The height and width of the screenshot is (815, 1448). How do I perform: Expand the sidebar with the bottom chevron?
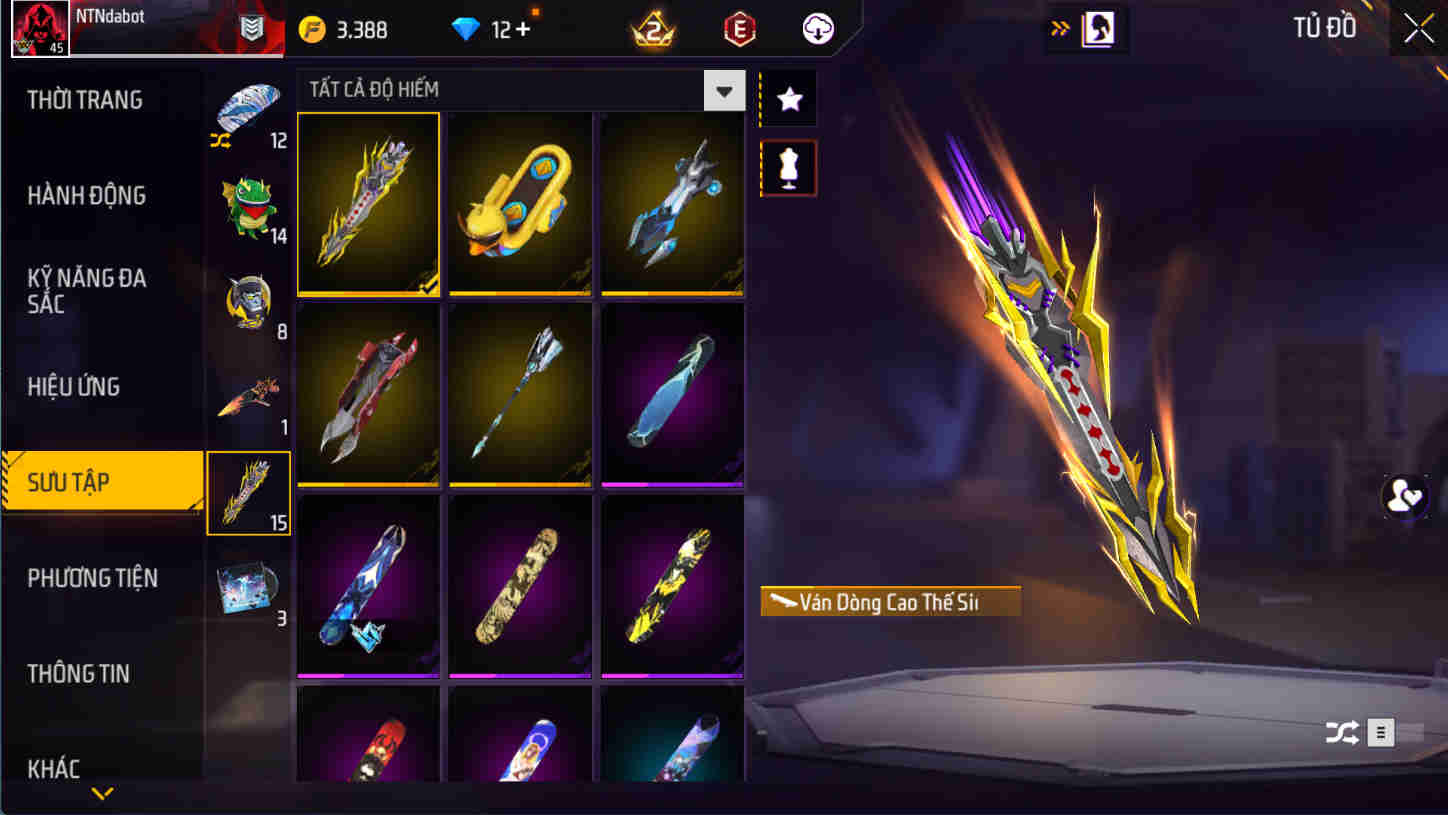pos(100,793)
